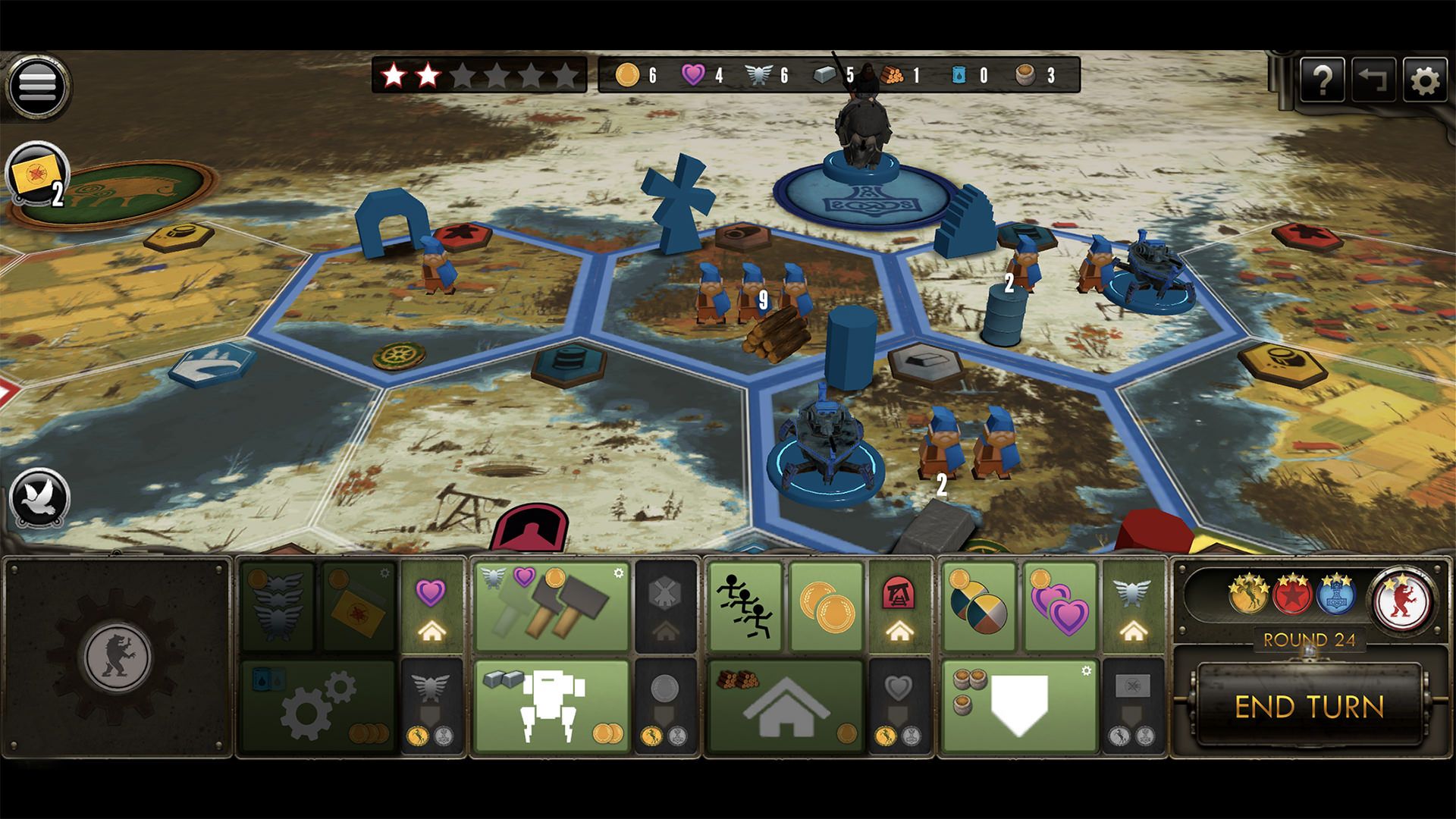
Task: Select the Trade resources action
Action: pos(978,607)
